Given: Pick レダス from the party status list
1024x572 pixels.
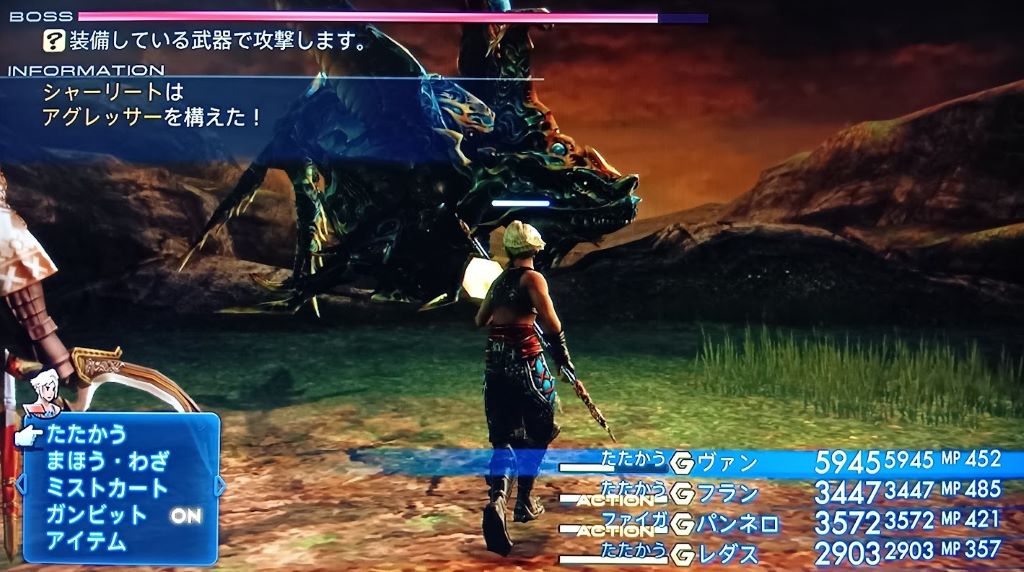Looking at the screenshot, I should pyautogui.click(x=727, y=552).
